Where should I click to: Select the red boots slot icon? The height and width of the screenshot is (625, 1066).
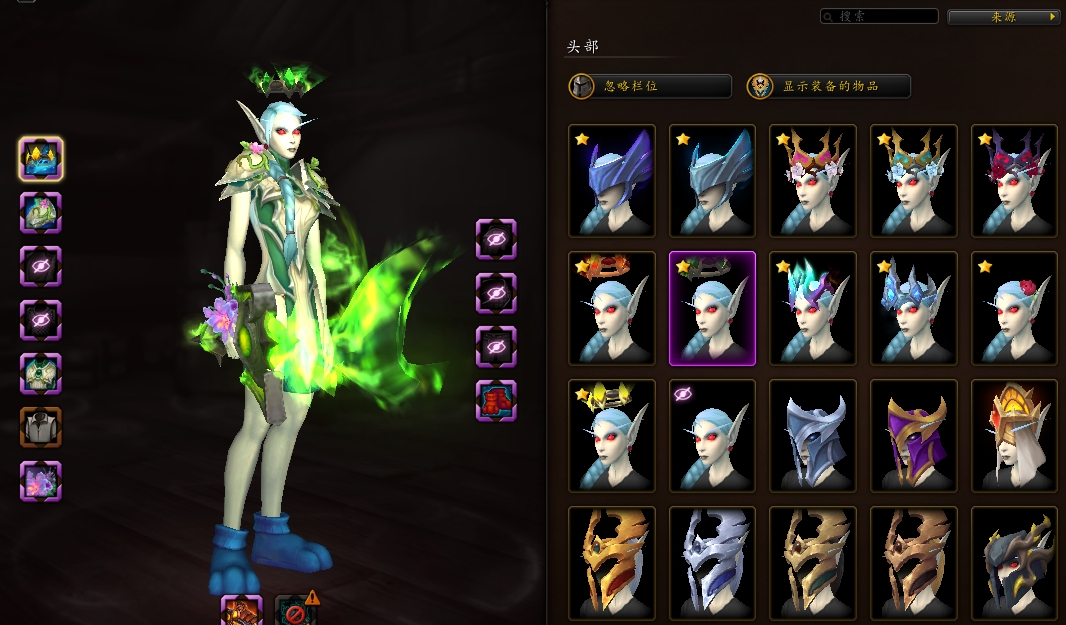[496, 400]
